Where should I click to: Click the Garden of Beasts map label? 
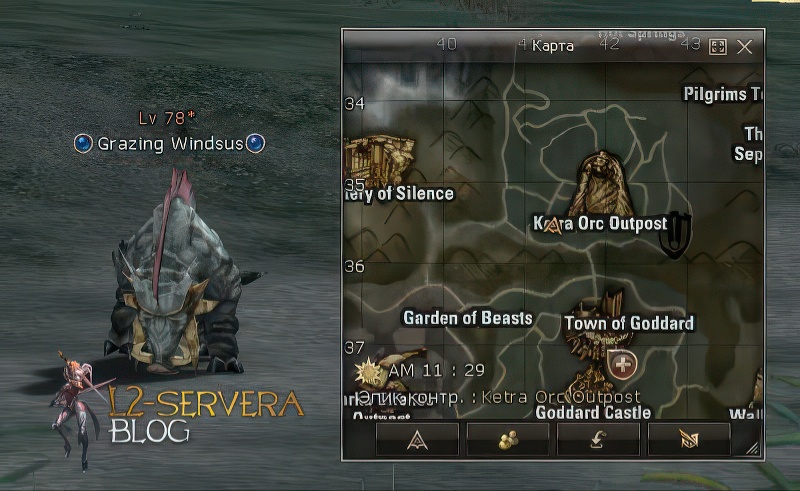click(x=468, y=318)
